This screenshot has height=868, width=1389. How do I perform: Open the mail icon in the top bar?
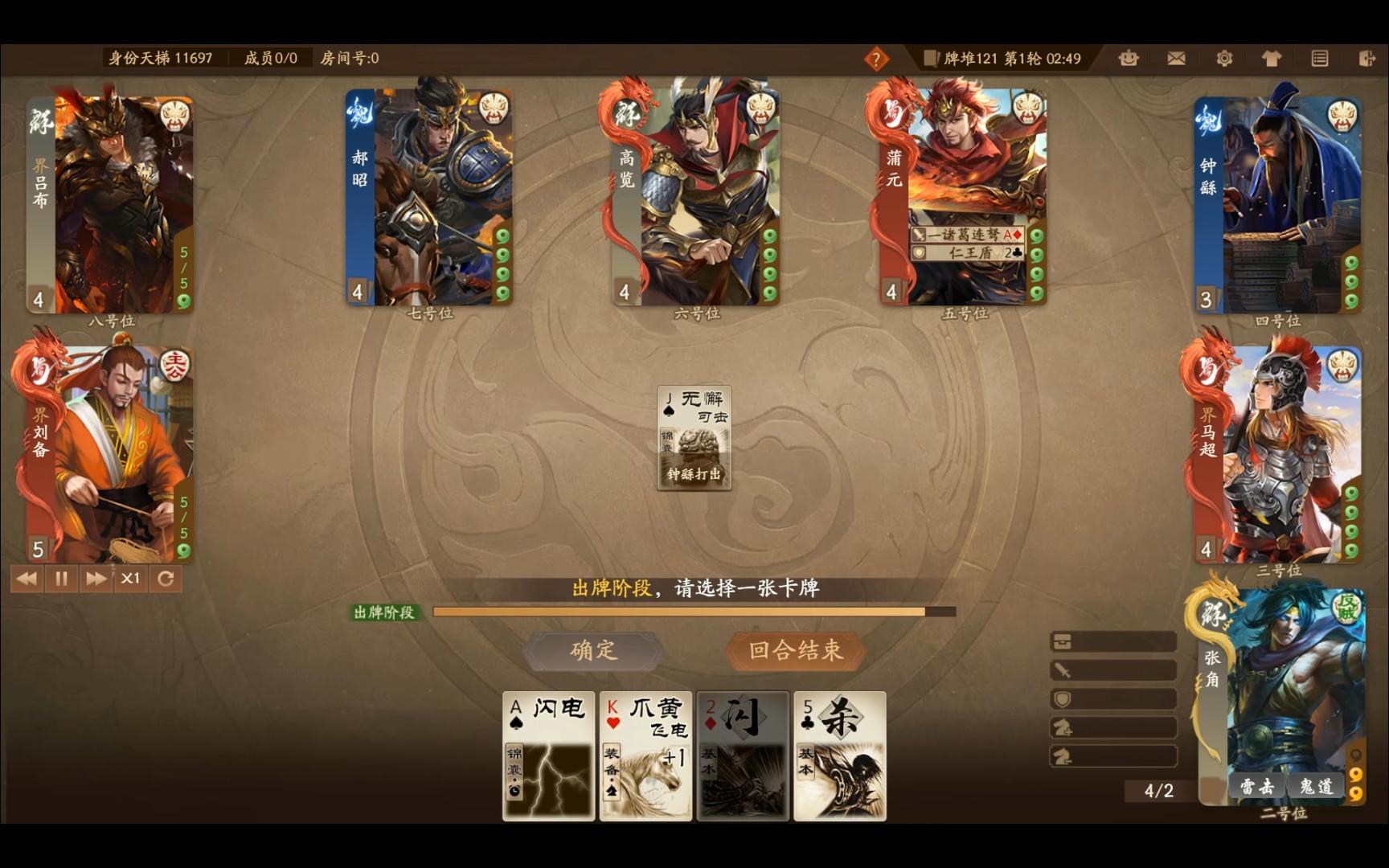[x=1176, y=58]
